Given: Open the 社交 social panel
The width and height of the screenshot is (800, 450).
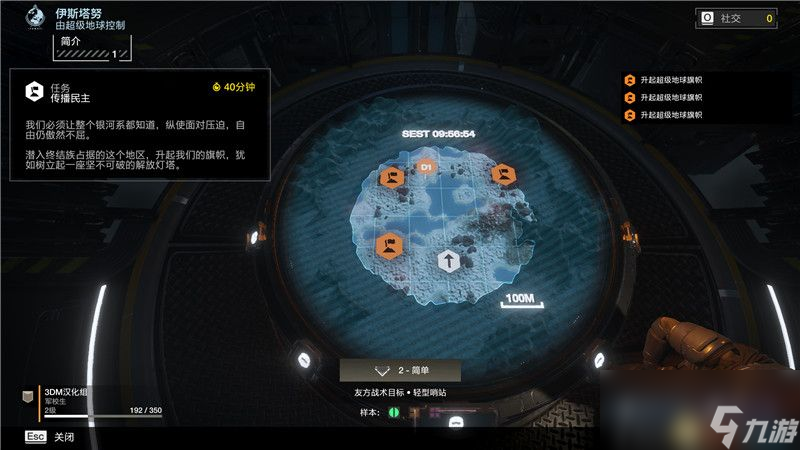Looking at the screenshot, I should point(735,18).
